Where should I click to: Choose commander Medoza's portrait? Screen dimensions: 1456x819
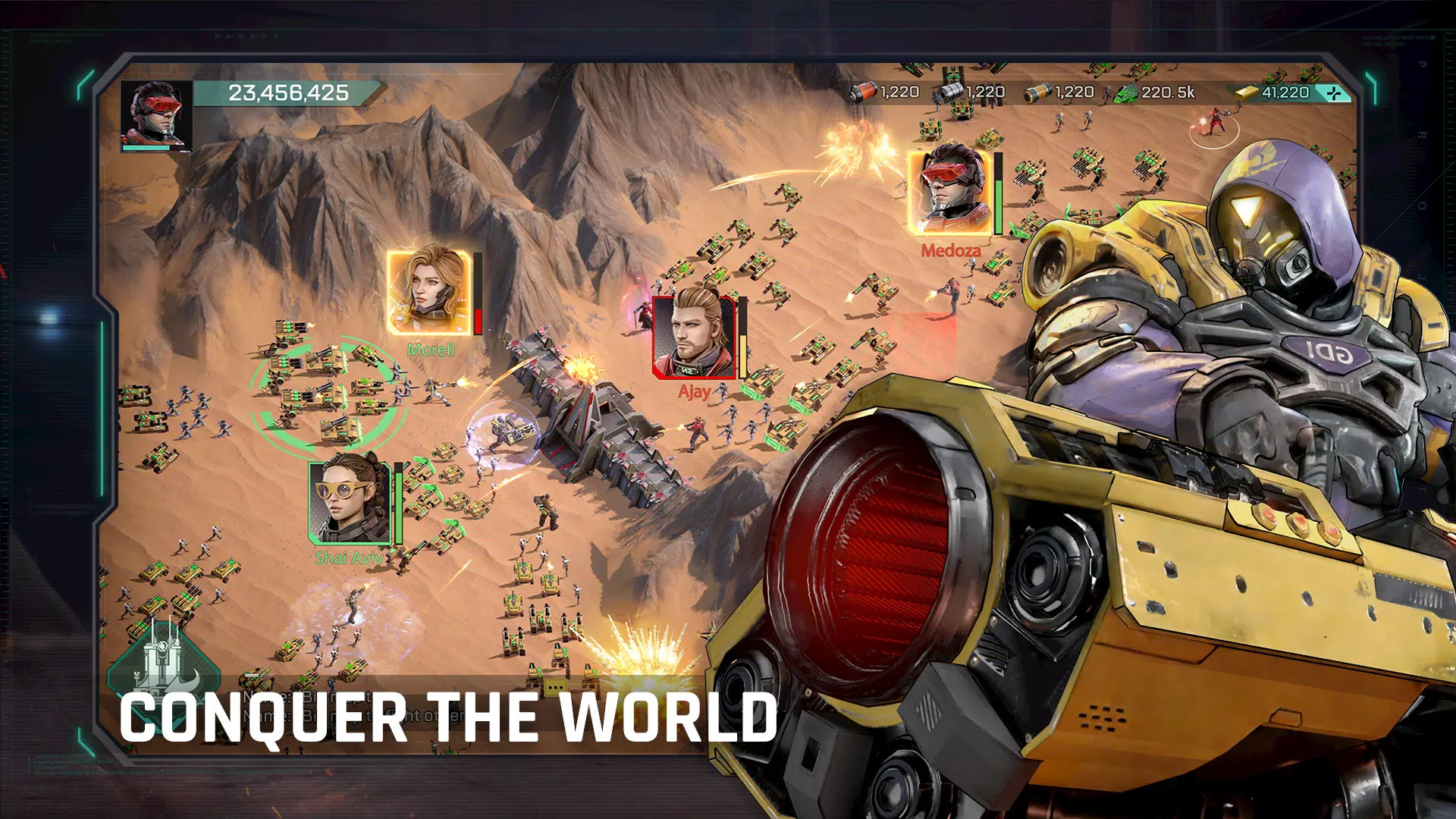pyautogui.click(x=951, y=193)
